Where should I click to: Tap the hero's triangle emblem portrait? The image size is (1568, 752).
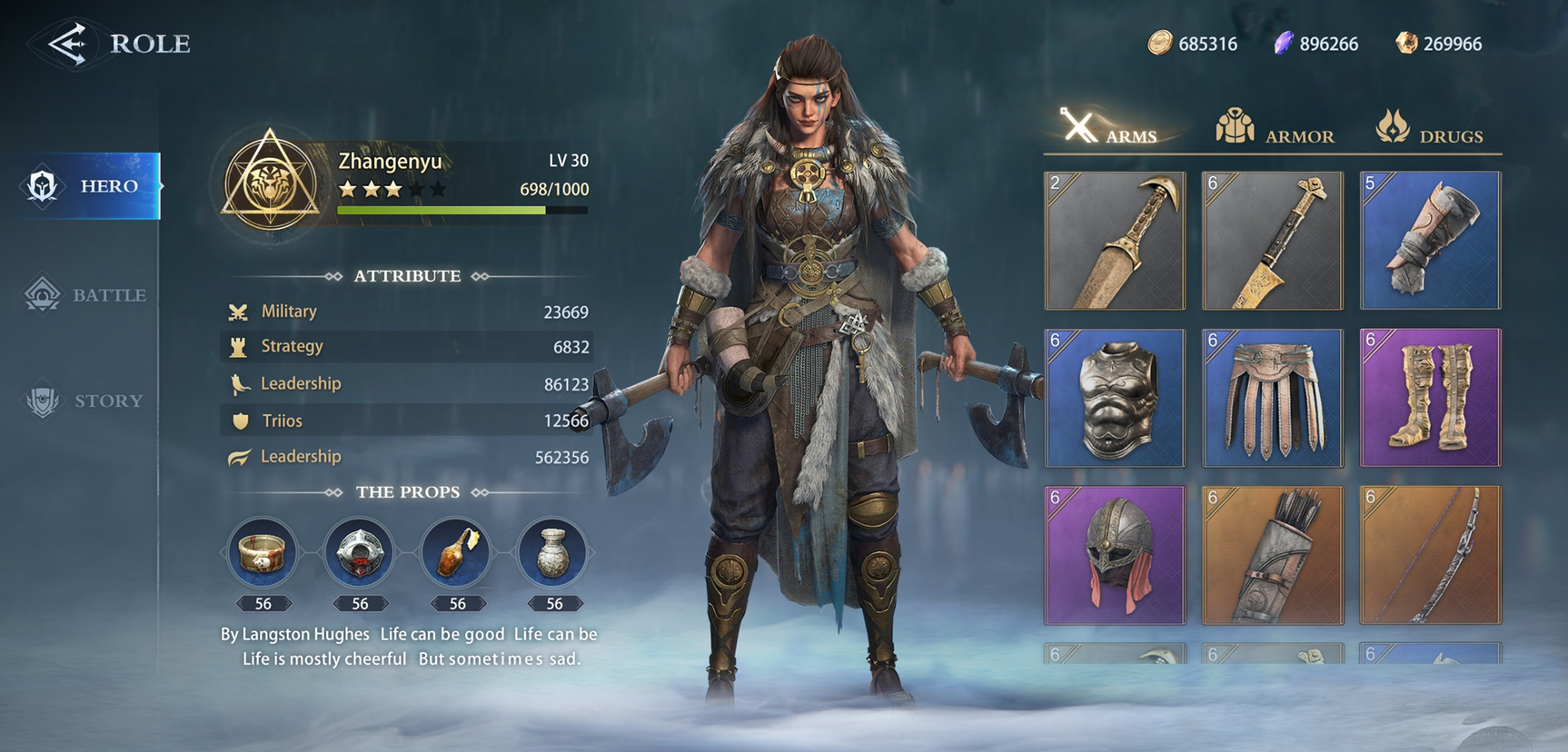click(270, 179)
